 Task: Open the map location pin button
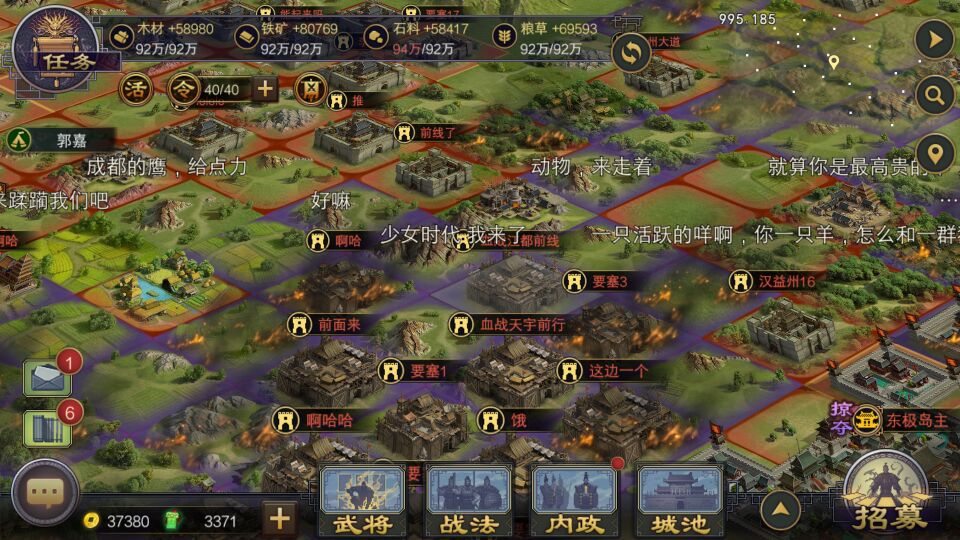935,155
